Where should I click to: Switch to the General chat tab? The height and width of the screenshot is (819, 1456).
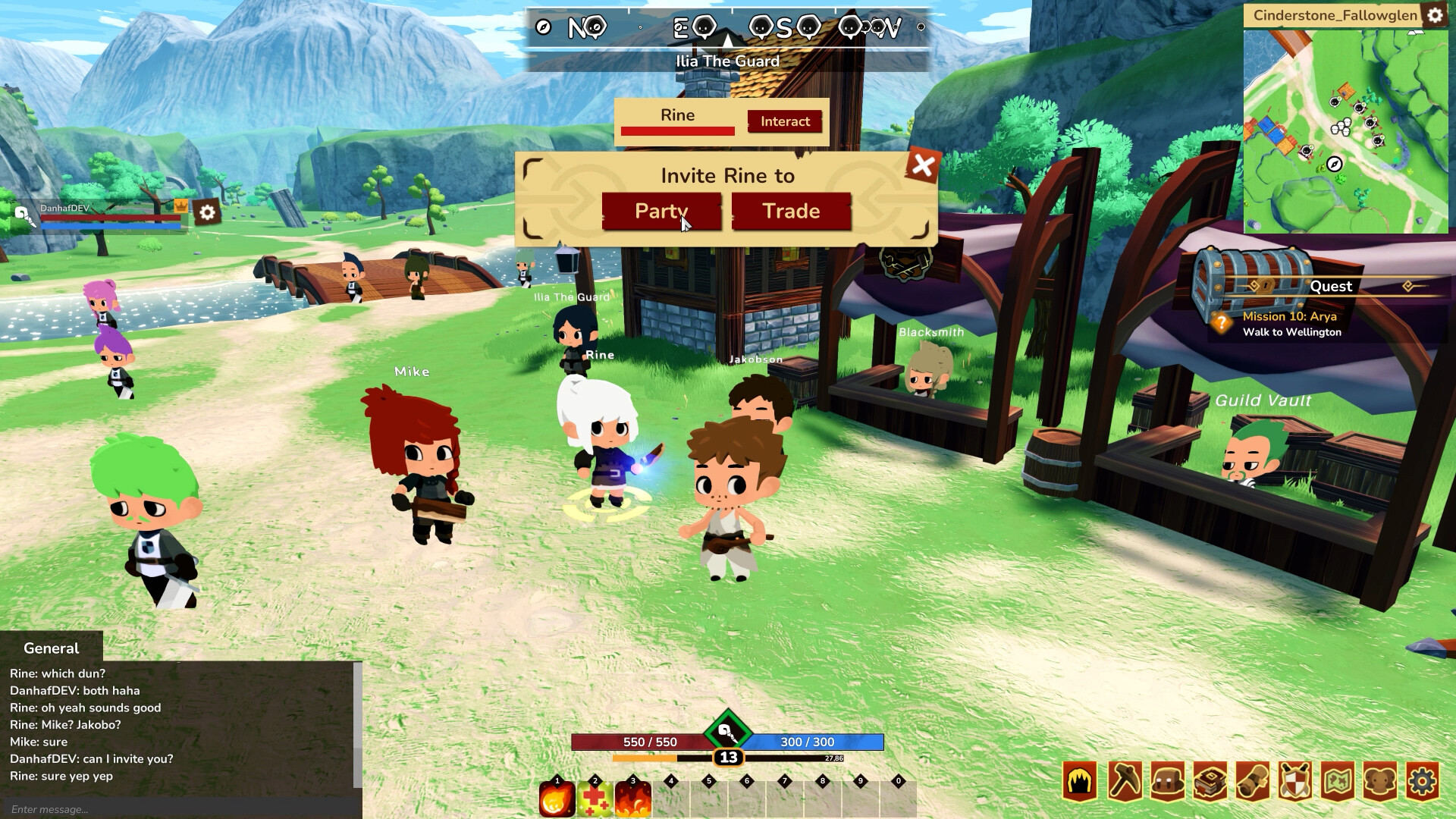(x=50, y=648)
